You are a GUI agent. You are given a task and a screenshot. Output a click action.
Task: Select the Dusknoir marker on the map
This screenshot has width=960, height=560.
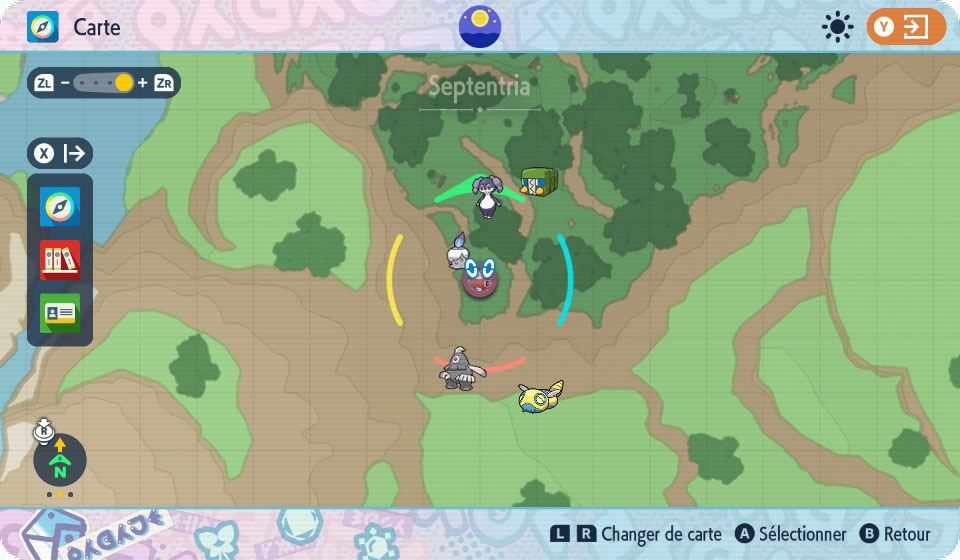pos(461,369)
